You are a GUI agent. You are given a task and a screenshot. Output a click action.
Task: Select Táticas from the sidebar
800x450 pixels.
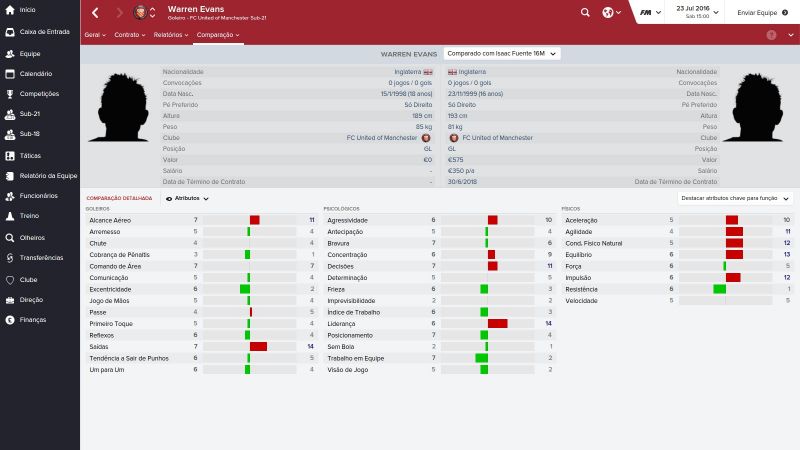31,156
